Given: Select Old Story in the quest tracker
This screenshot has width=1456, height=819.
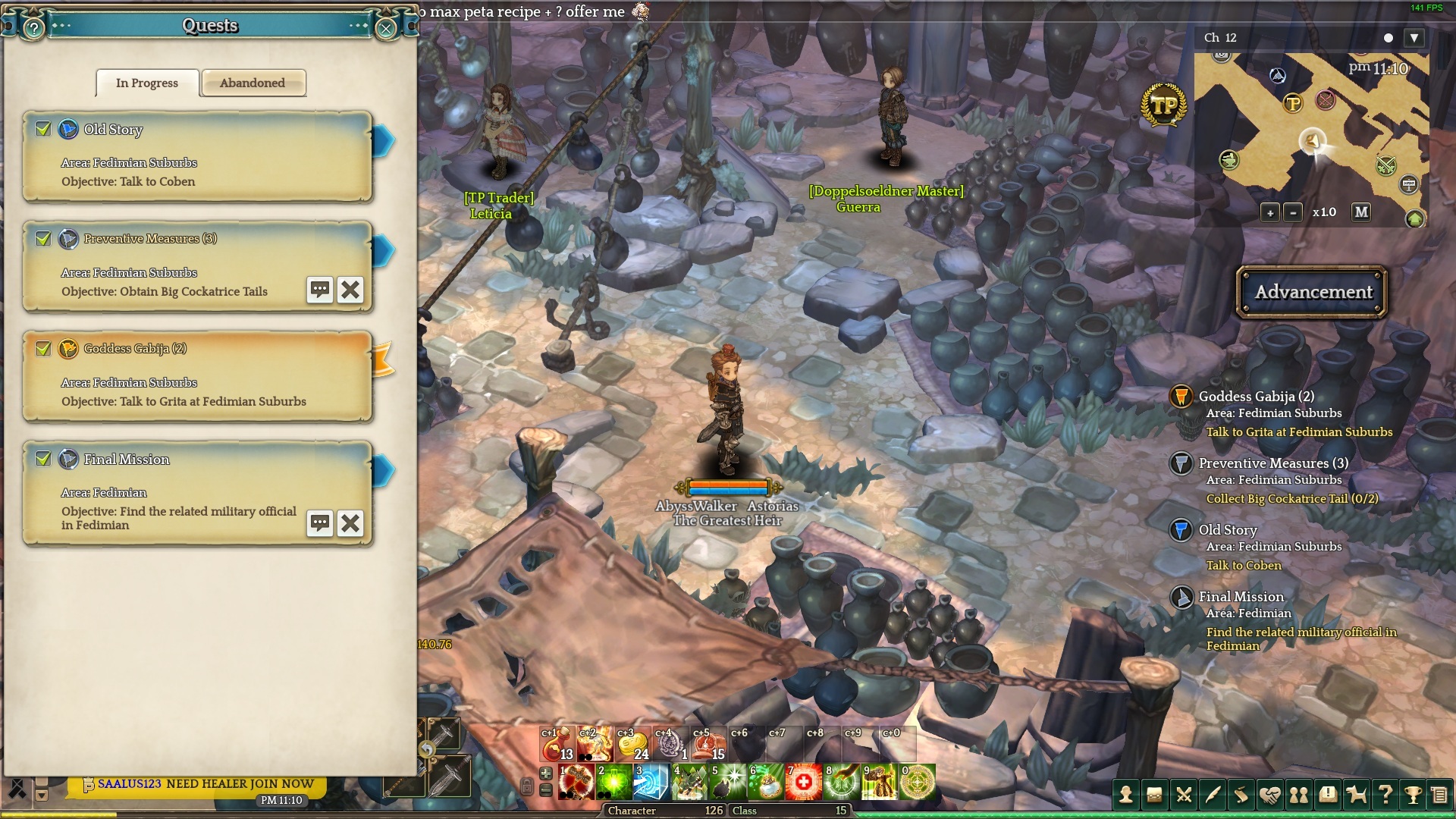Looking at the screenshot, I should click(x=1227, y=530).
